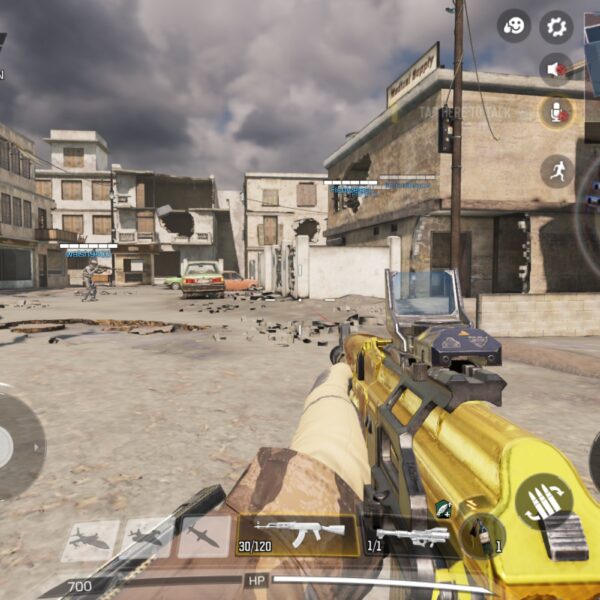Viewport: 600px width, 600px height.
Task: Open the gear settings menu
Action: coord(557,26)
